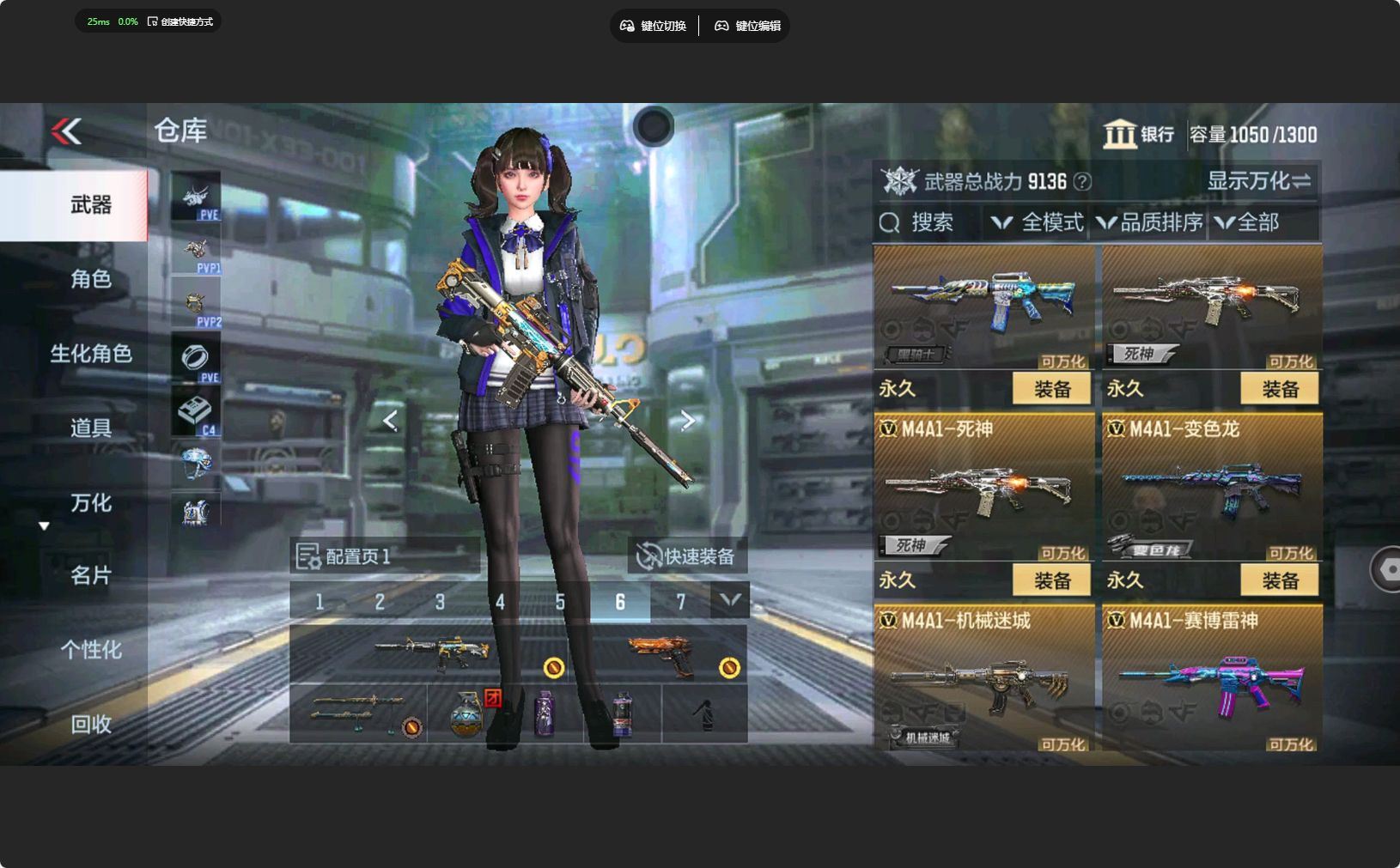Use the 快速装备 quick equip button

click(x=687, y=556)
